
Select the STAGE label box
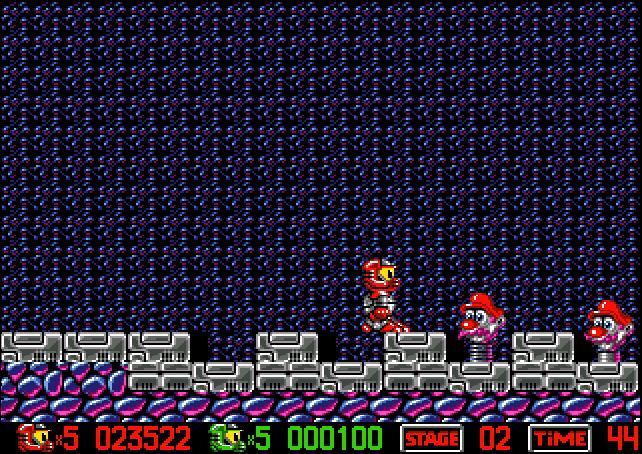(x=431, y=439)
